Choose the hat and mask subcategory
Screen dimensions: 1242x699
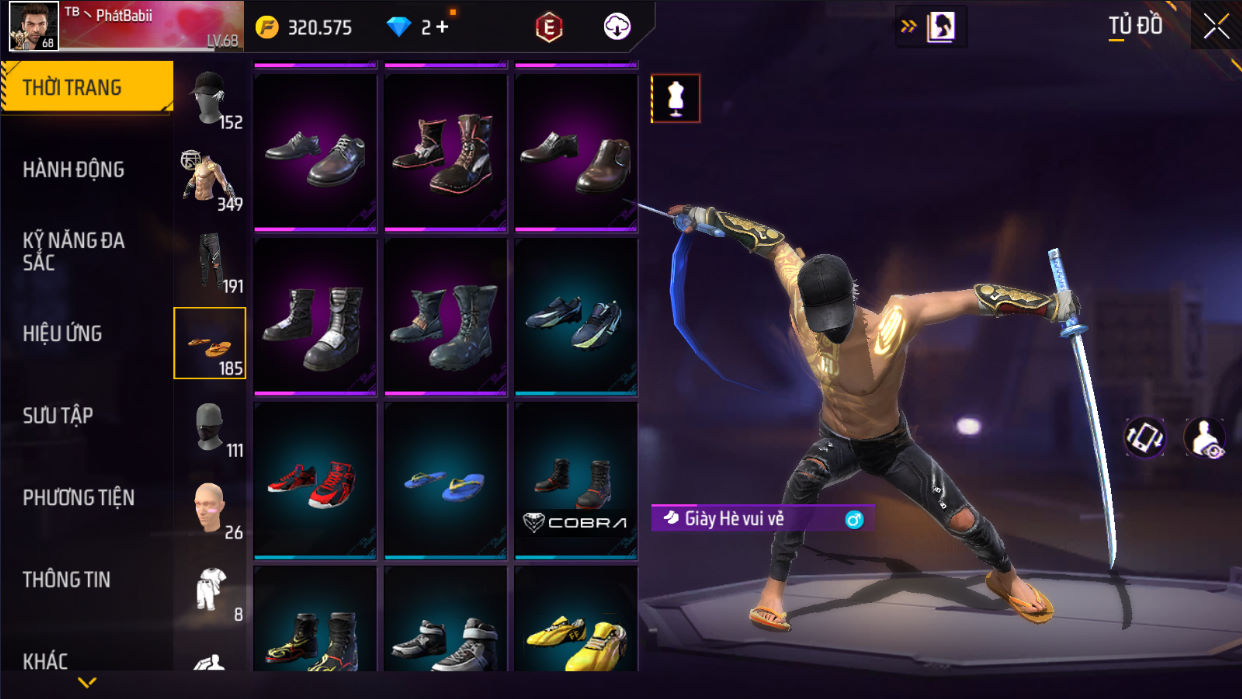pyautogui.click(x=209, y=99)
